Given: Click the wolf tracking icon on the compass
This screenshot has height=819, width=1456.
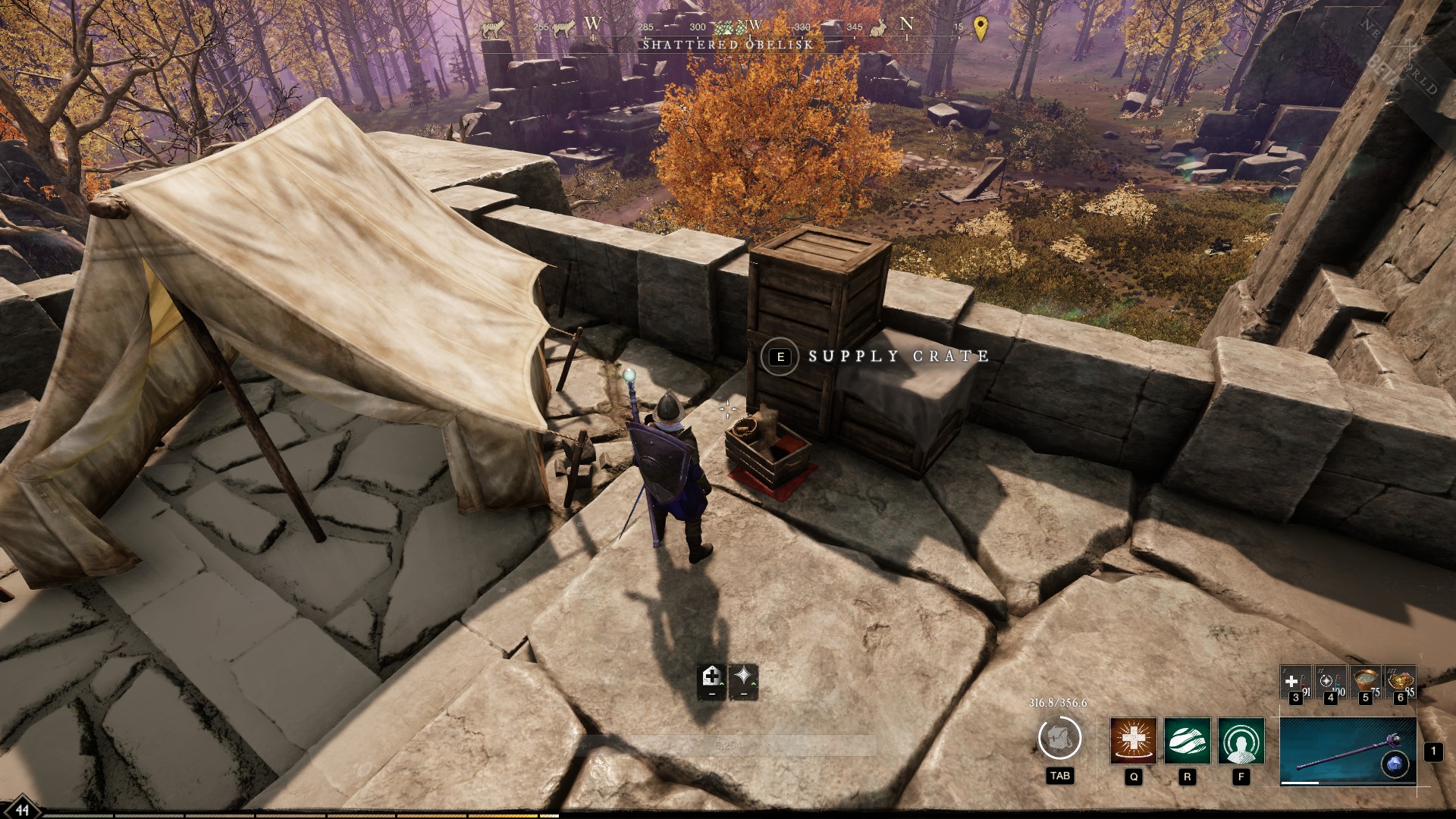Looking at the screenshot, I should (x=564, y=28).
